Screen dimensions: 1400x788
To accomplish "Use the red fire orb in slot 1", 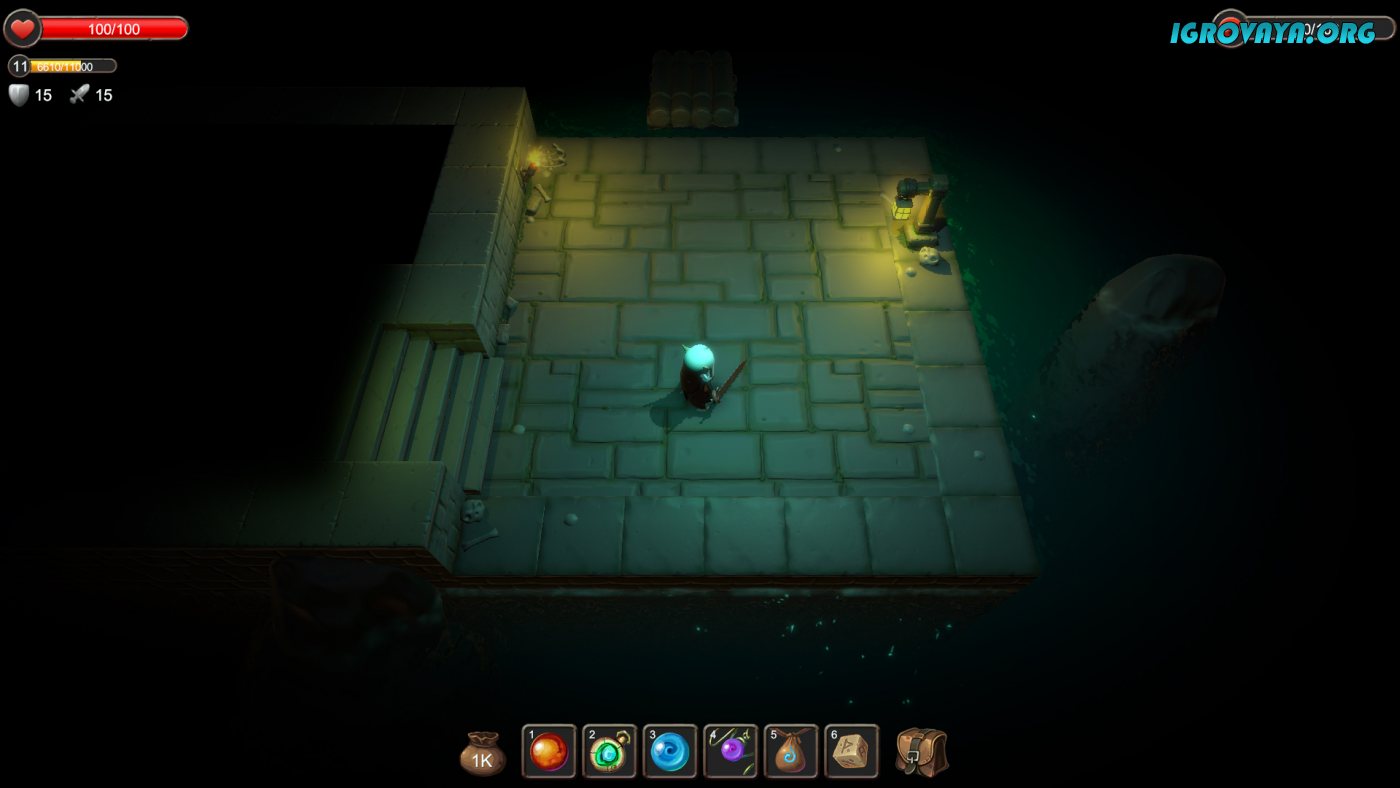I will coord(549,751).
